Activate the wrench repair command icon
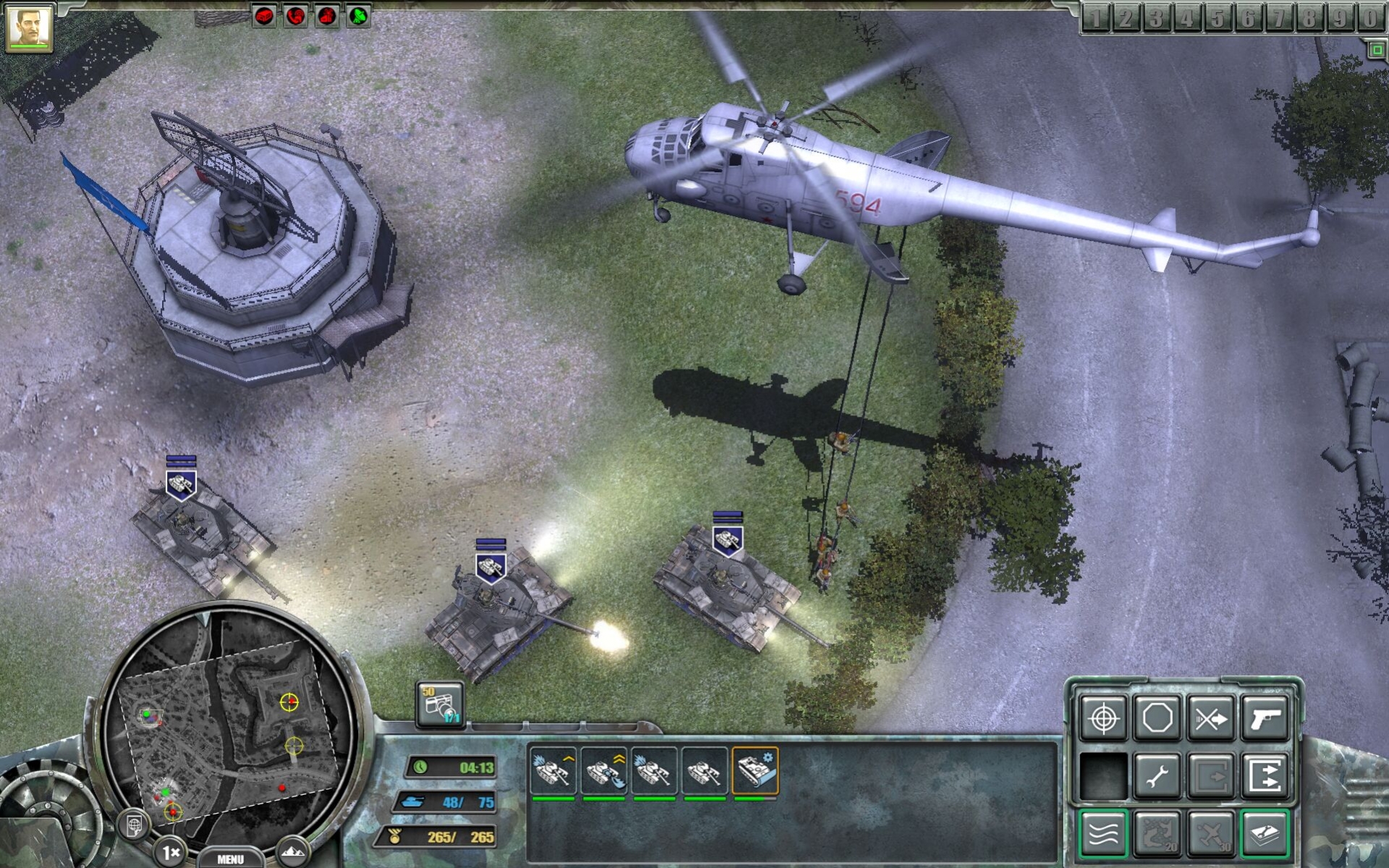The image size is (1389, 868). (x=1155, y=776)
